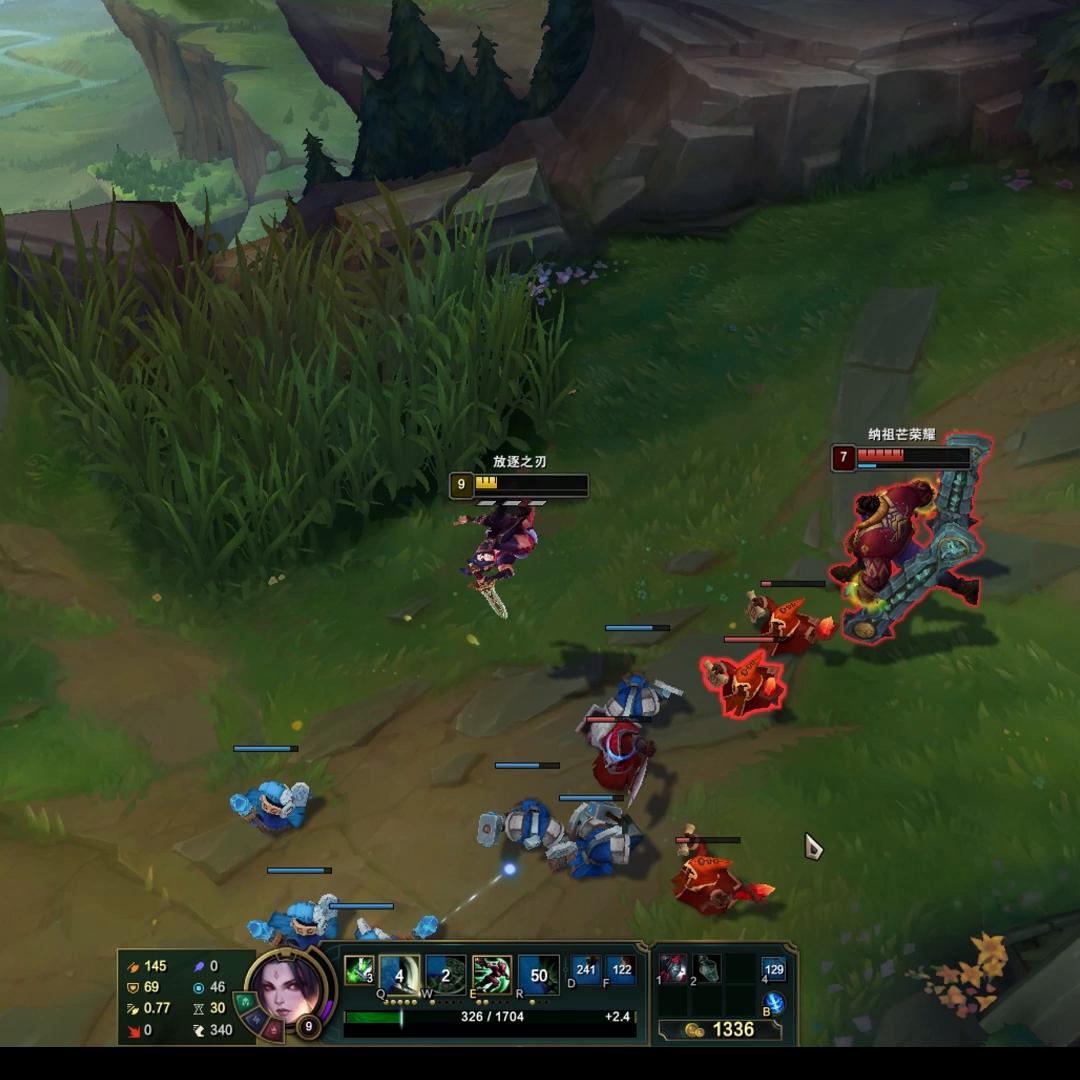Activate the blue Recall button

[x=774, y=1003]
